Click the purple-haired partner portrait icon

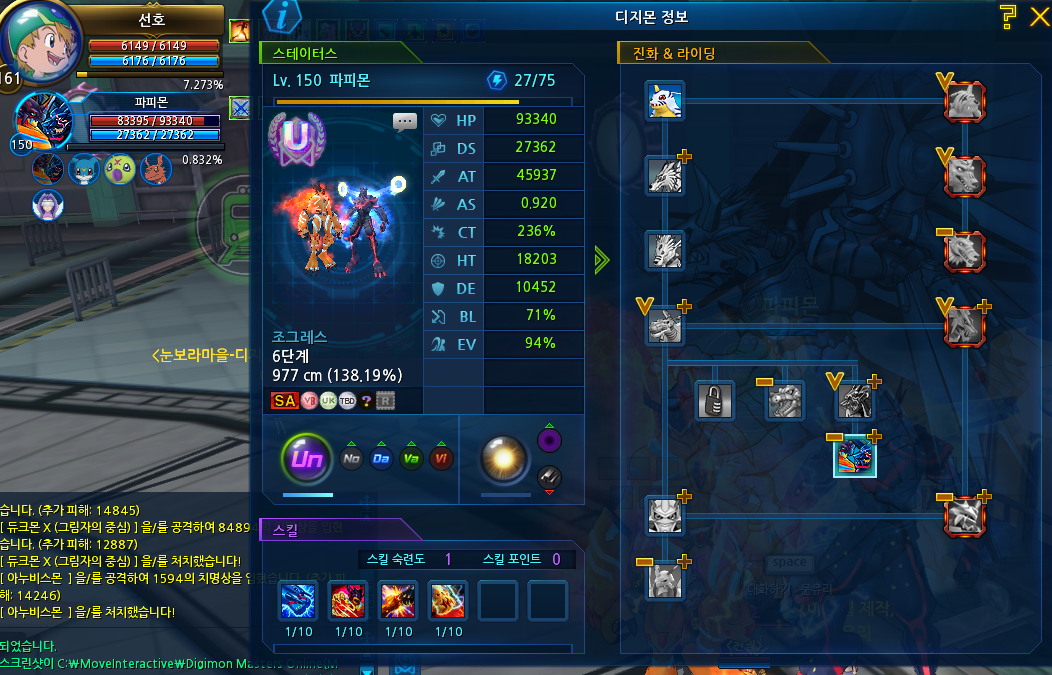click(x=47, y=205)
